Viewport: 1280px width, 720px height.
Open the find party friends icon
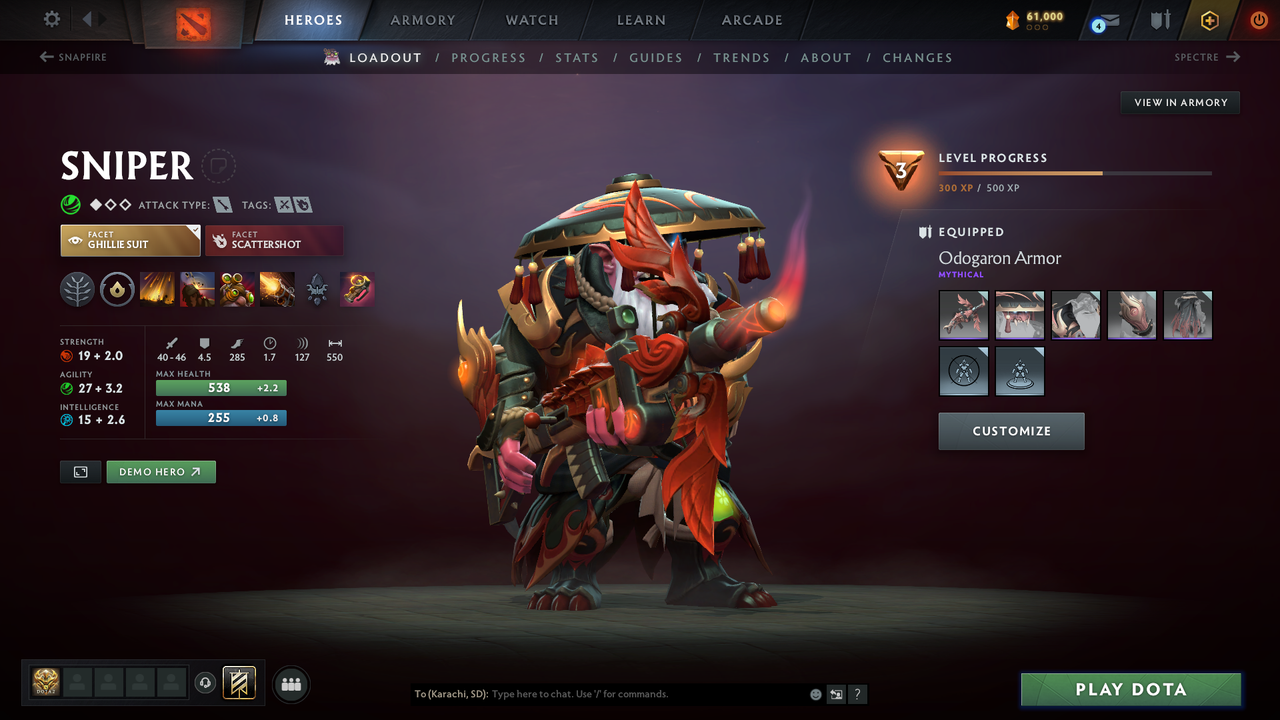pyautogui.click(x=290, y=683)
